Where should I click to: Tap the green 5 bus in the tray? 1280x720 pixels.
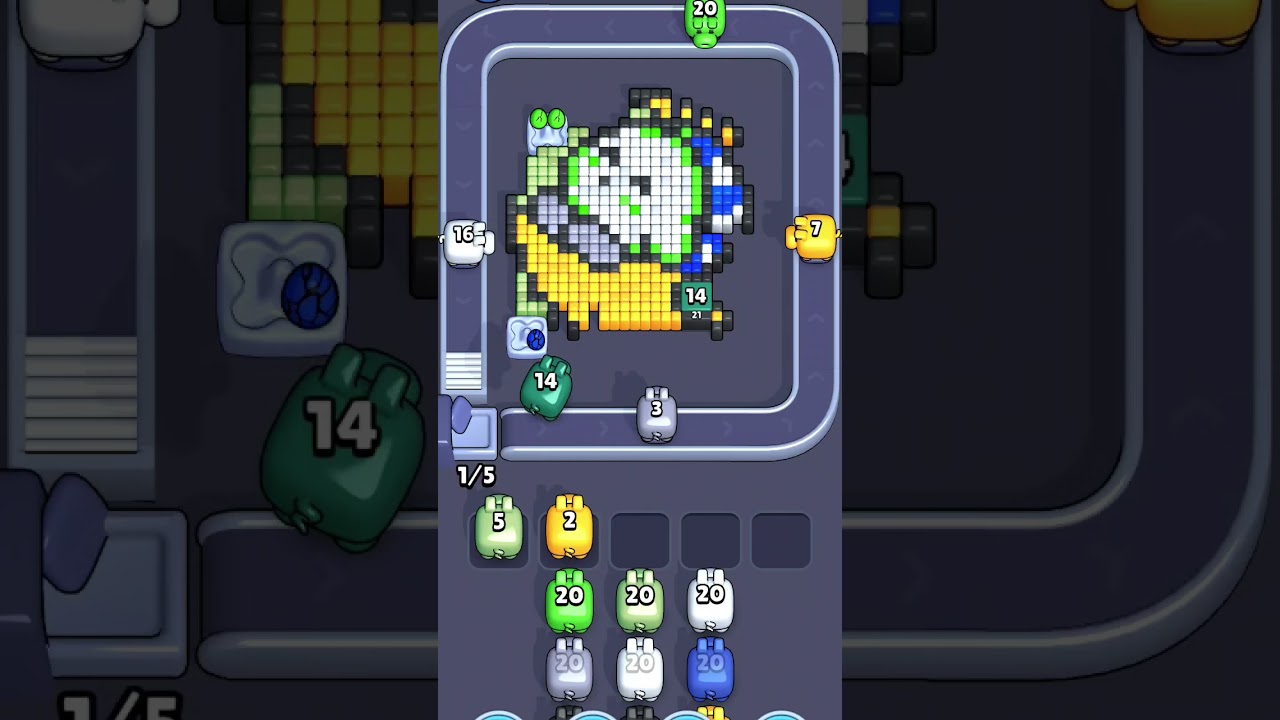(x=499, y=530)
